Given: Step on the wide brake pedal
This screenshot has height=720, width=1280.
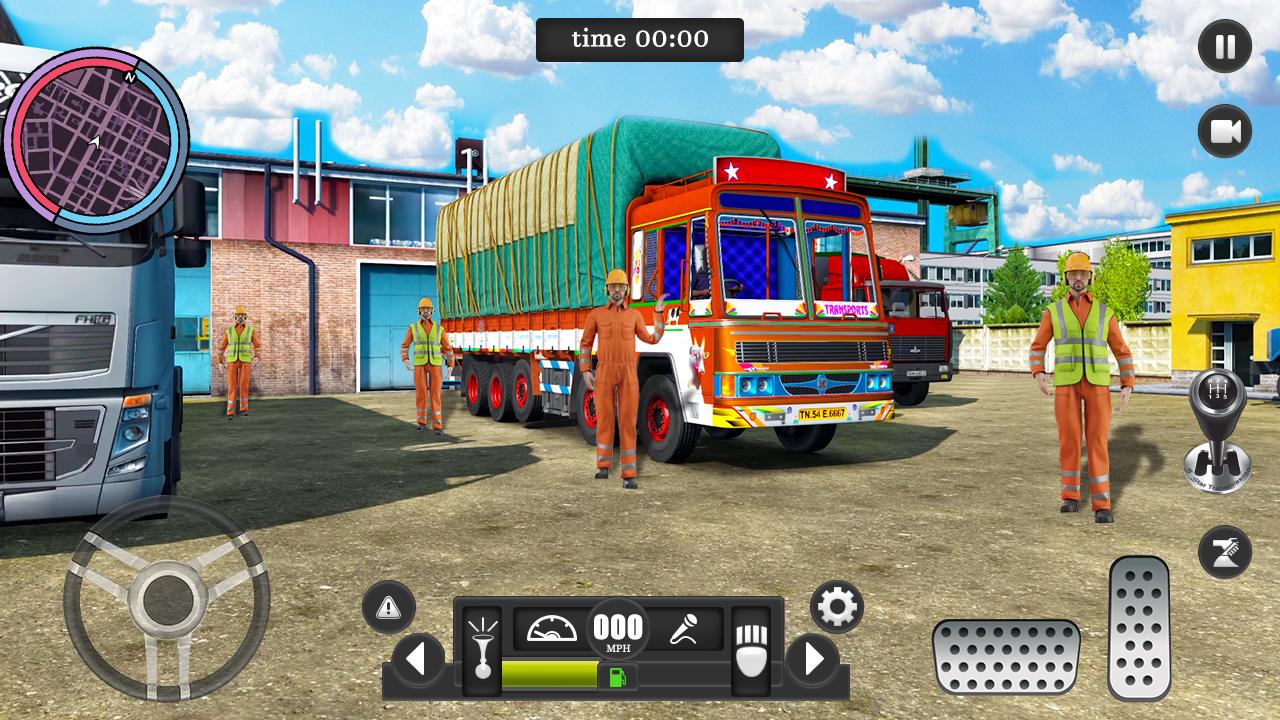Looking at the screenshot, I should (1006, 656).
